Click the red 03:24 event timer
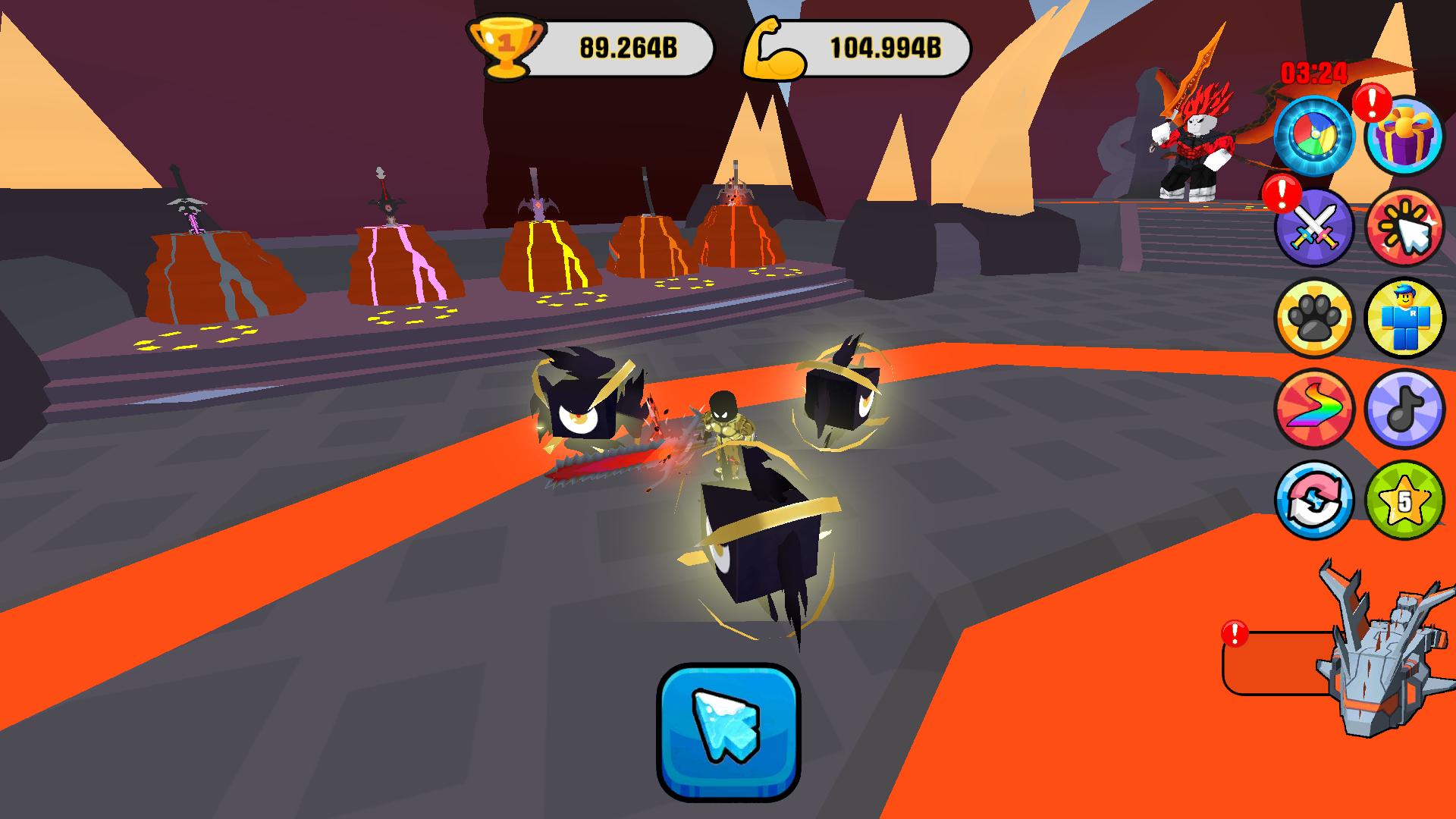Image resolution: width=1456 pixels, height=819 pixels. [x=1312, y=74]
